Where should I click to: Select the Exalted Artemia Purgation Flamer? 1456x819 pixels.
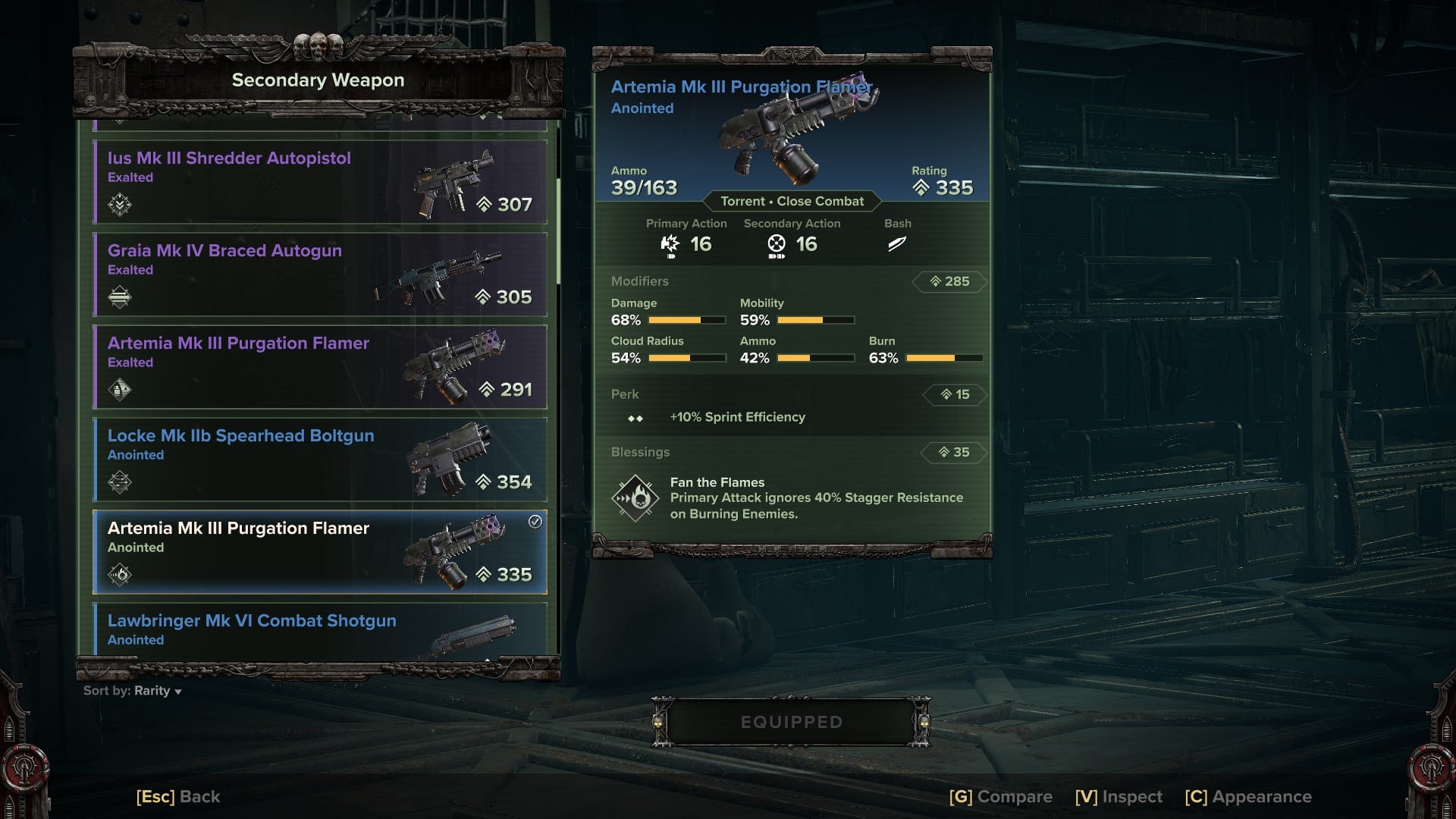[319, 367]
